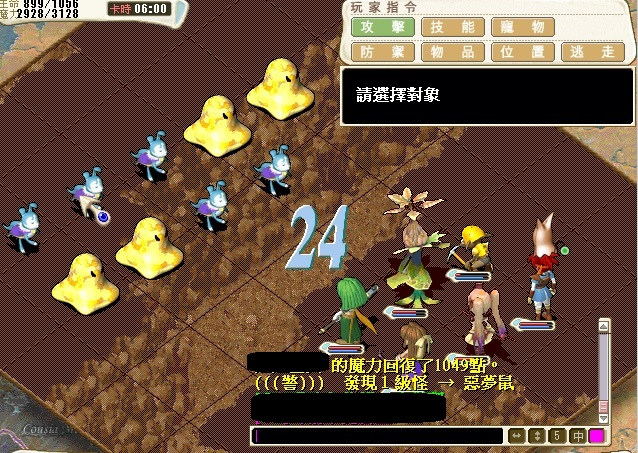Viewport: 638px width, 453px height.
Task: Target the blue mouse holding a blue orb
Action: 90,195
